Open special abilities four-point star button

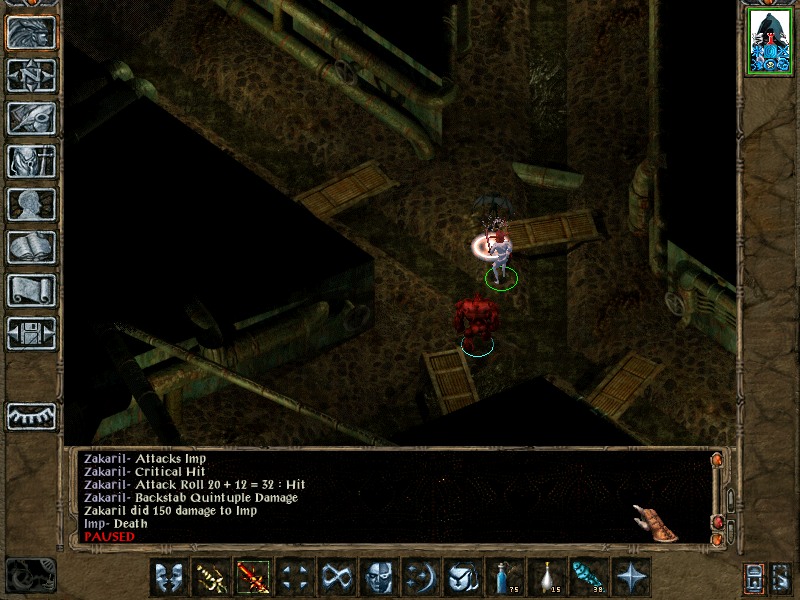pos(629,577)
